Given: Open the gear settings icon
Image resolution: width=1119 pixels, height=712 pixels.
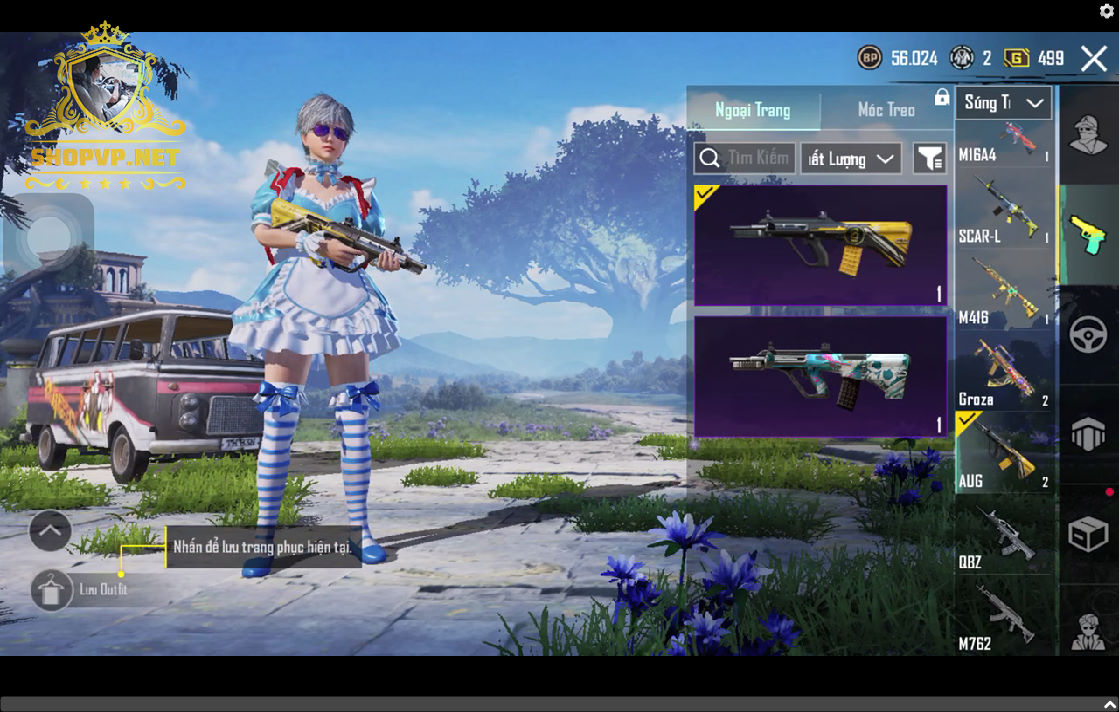Looking at the screenshot, I should (1106, 11).
